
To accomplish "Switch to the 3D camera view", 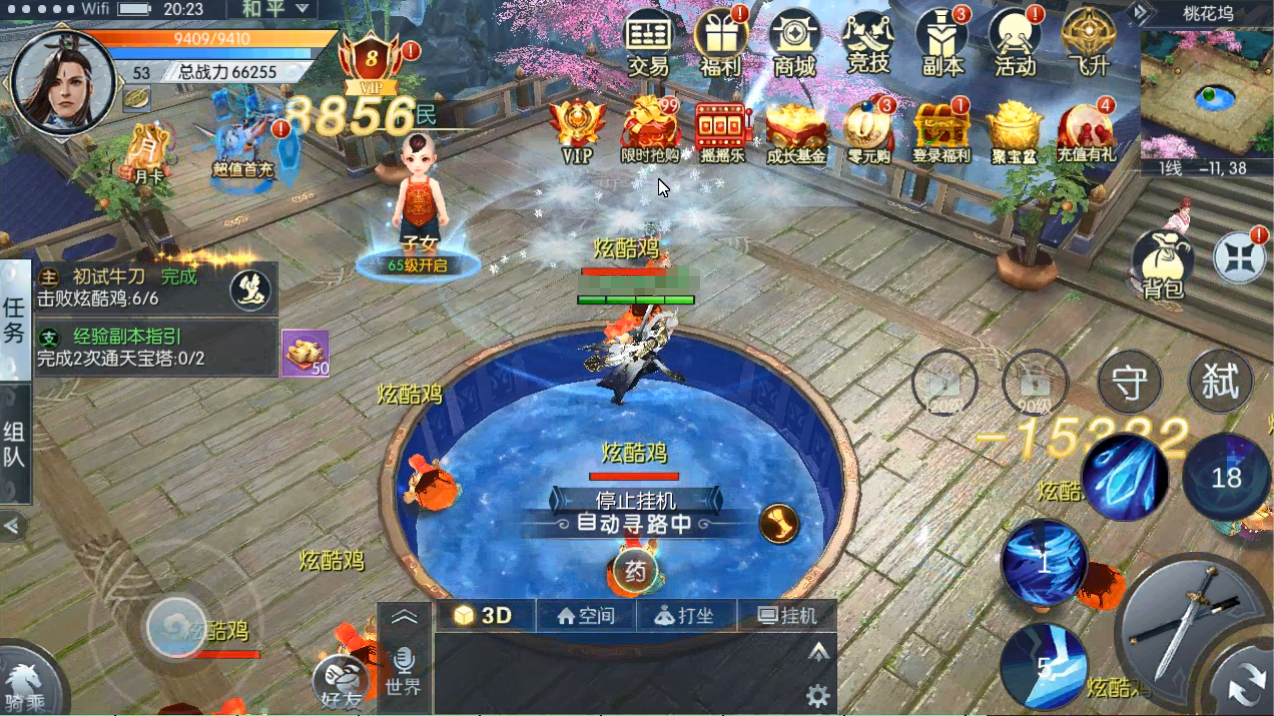I will [485, 616].
